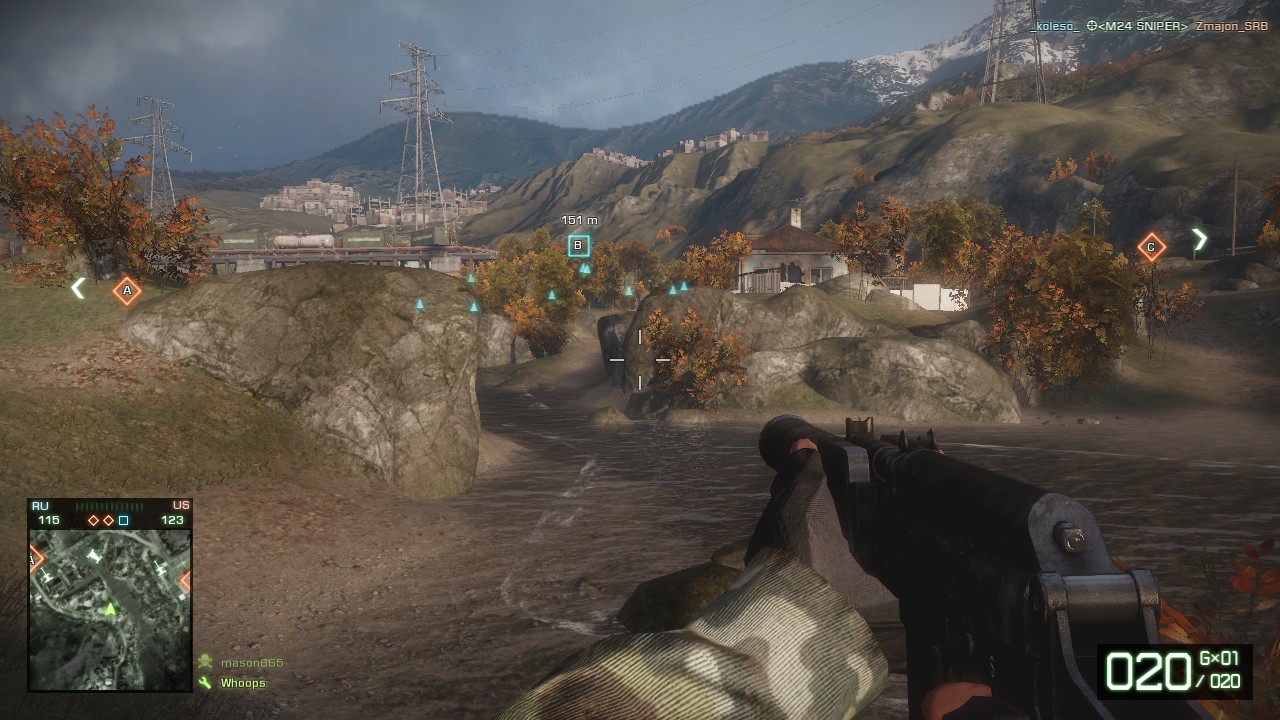1280x720 pixels.
Task: Select the objective B square marker
Action: 578,246
